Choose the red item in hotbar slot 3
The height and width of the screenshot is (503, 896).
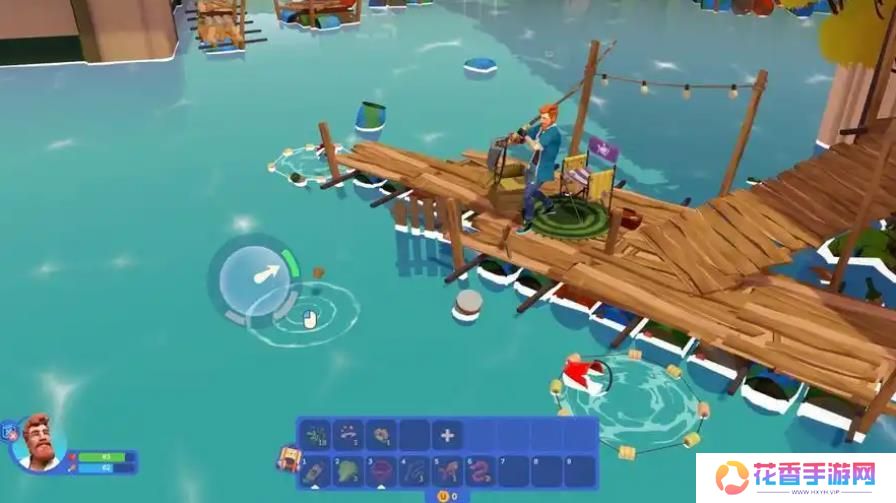point(381,469)
